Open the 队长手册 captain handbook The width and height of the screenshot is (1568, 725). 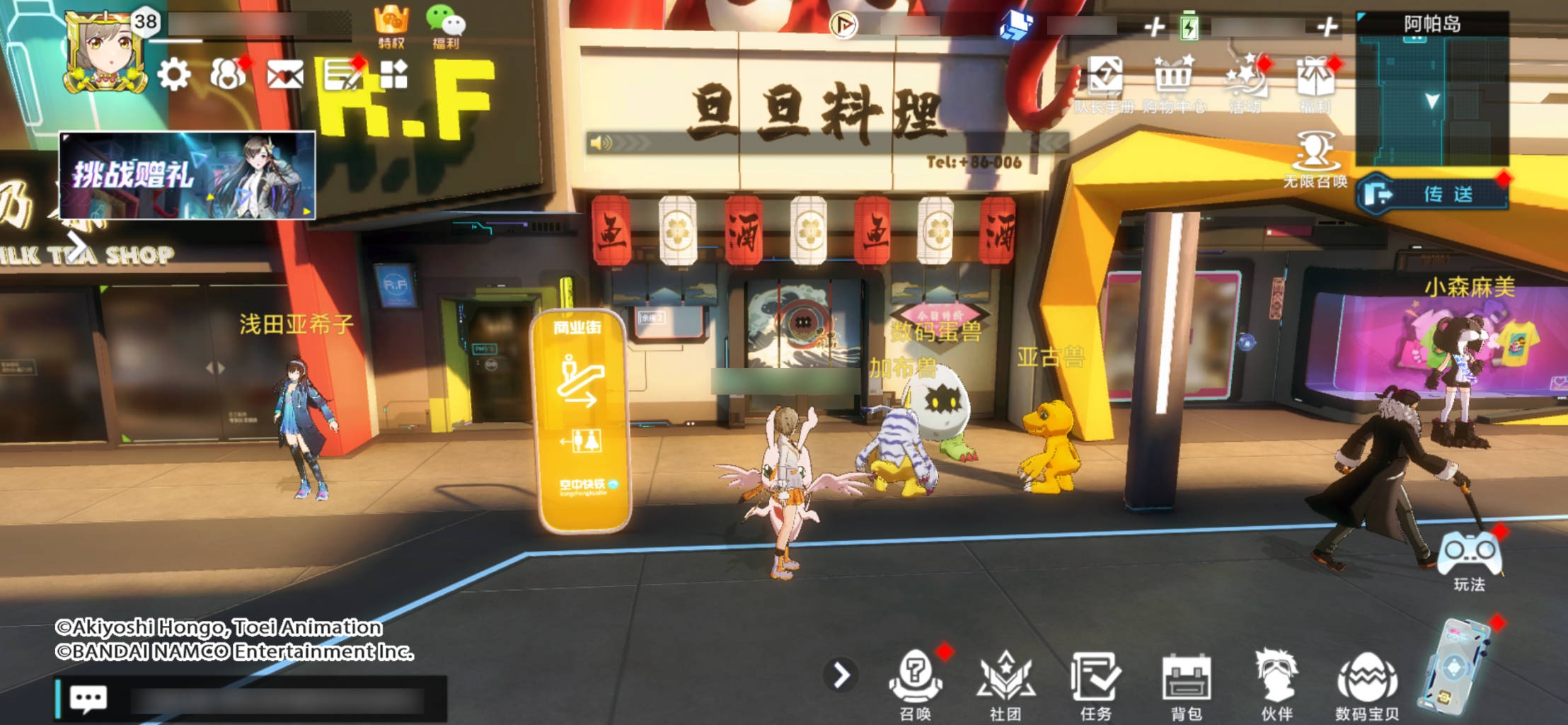[x=1104, y=81]
